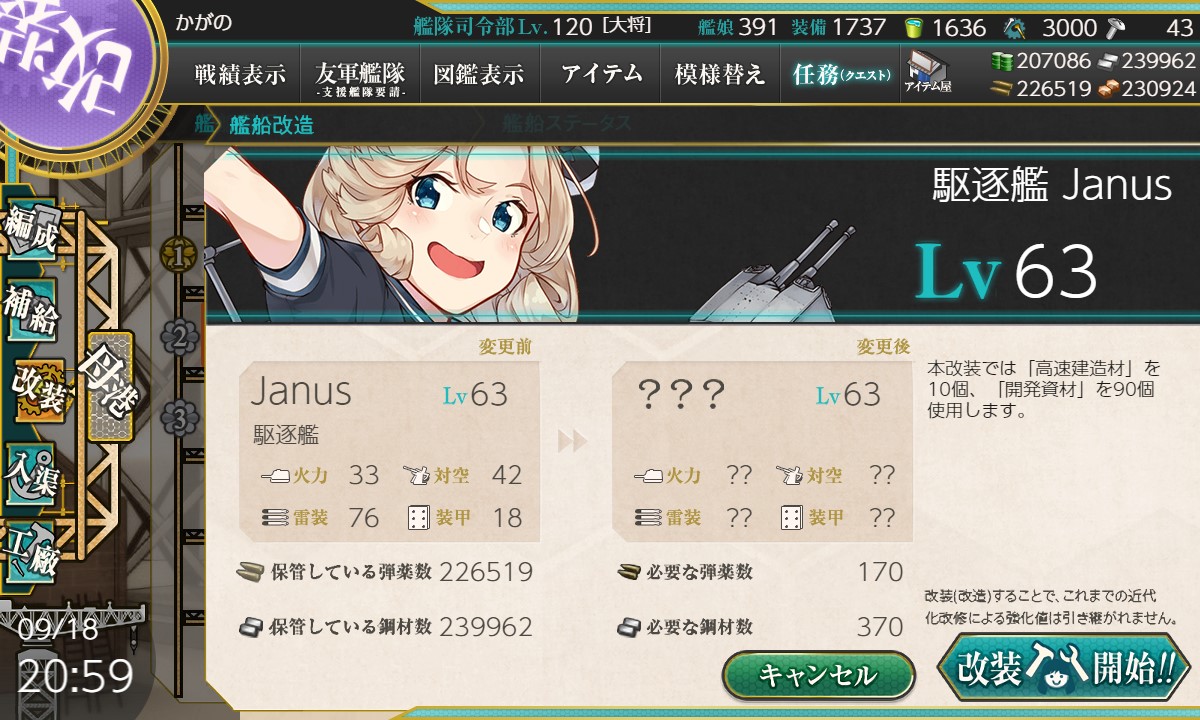
Task: Show the 図鑑表示 encyclopedia
Action: click(x=479, y=73)
